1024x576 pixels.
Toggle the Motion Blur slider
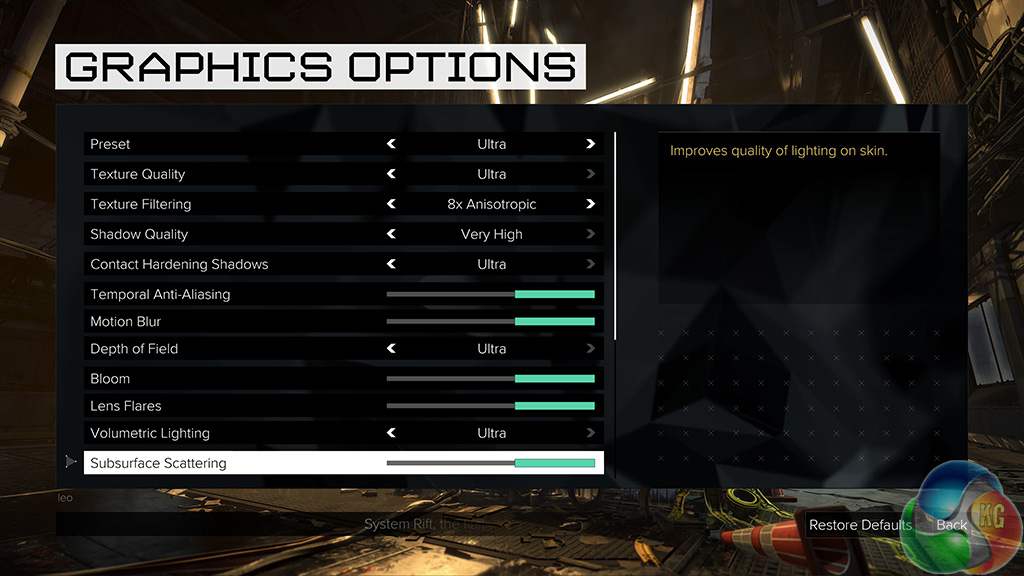490,322
